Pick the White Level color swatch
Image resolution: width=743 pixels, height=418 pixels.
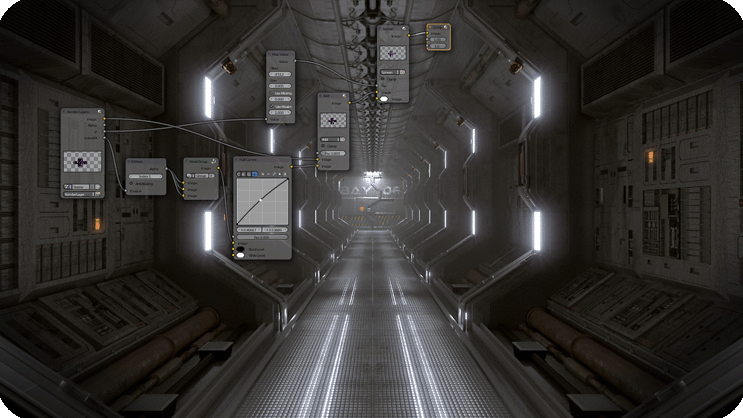pos(243,256)
